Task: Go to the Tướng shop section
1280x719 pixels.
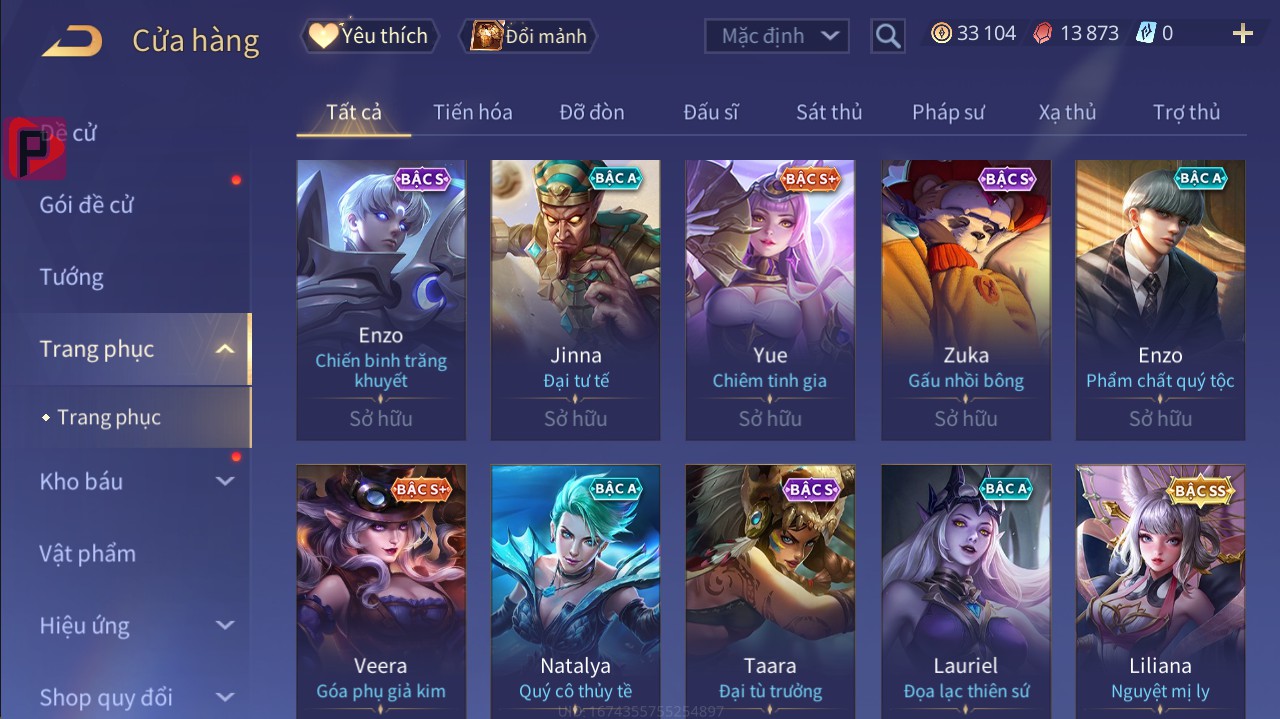Action: coord(72,277)
